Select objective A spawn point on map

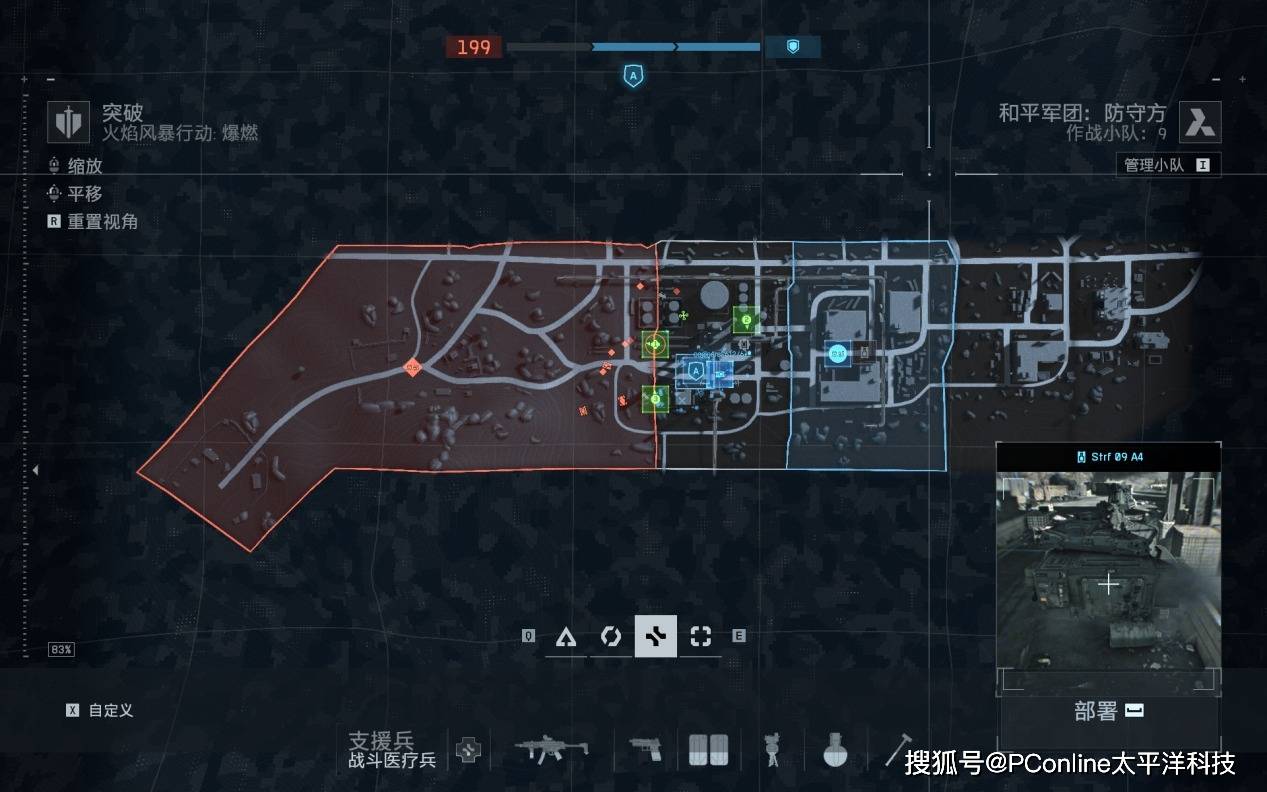coord(696,372)
